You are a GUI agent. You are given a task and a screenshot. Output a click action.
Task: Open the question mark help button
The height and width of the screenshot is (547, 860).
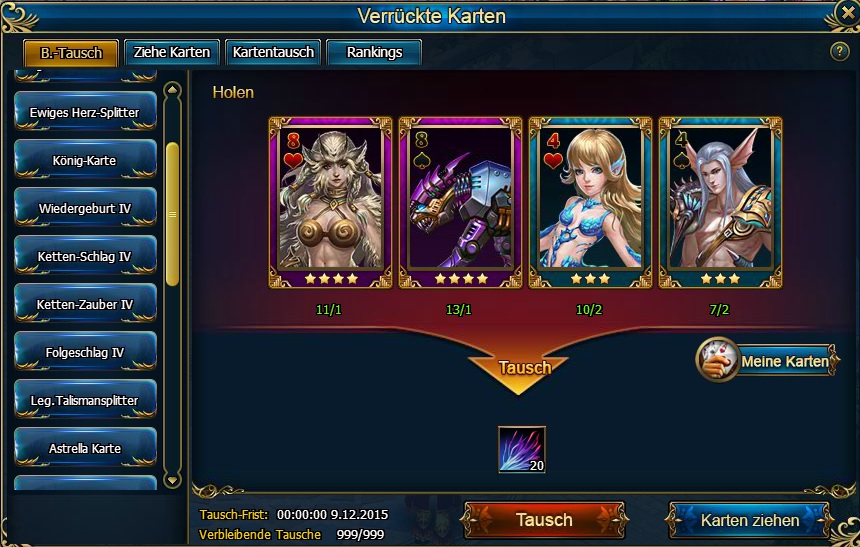pyautogui.click(x=839, y=51)
